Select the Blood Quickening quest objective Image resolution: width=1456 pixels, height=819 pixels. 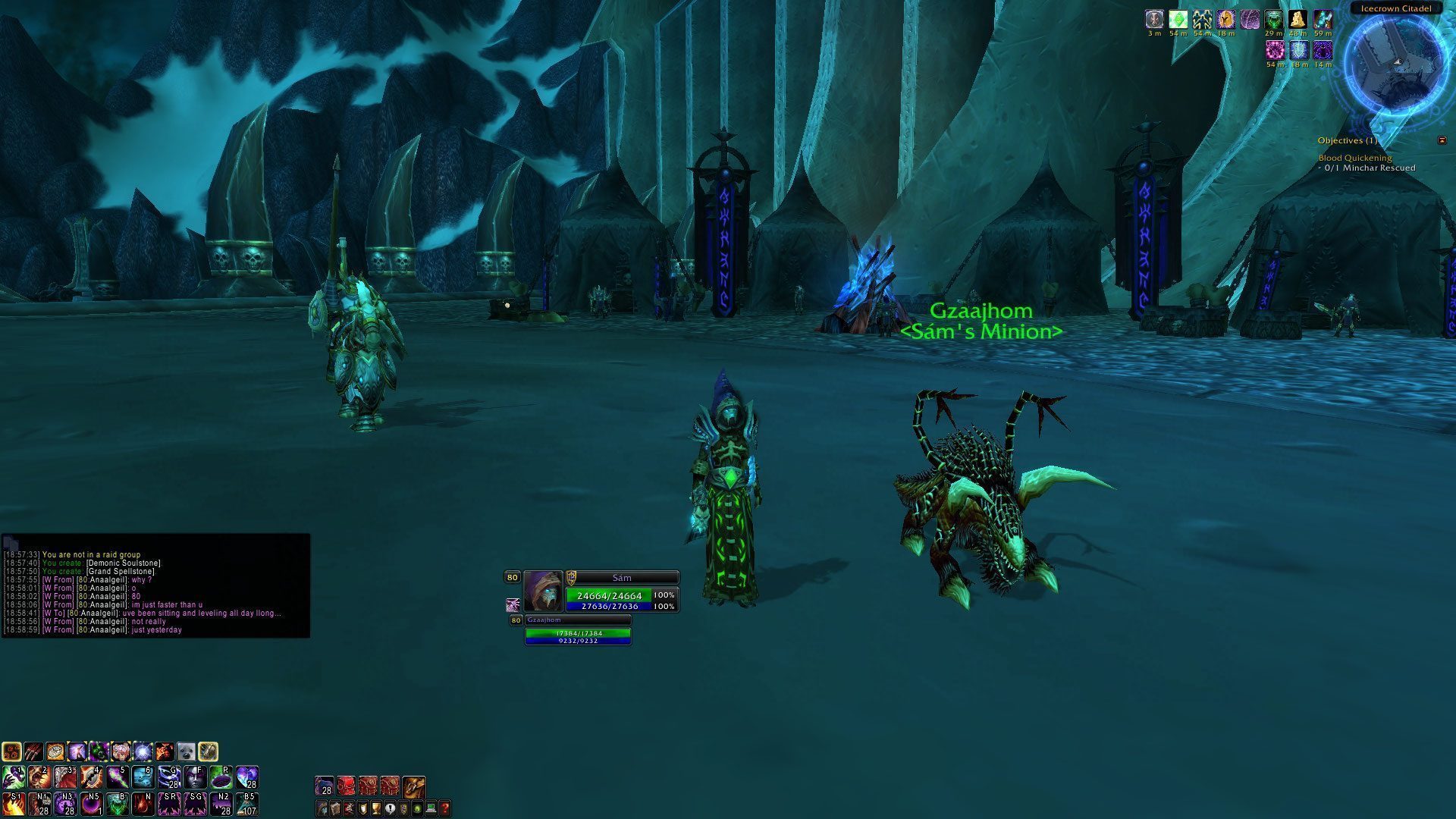[1354, 158]
